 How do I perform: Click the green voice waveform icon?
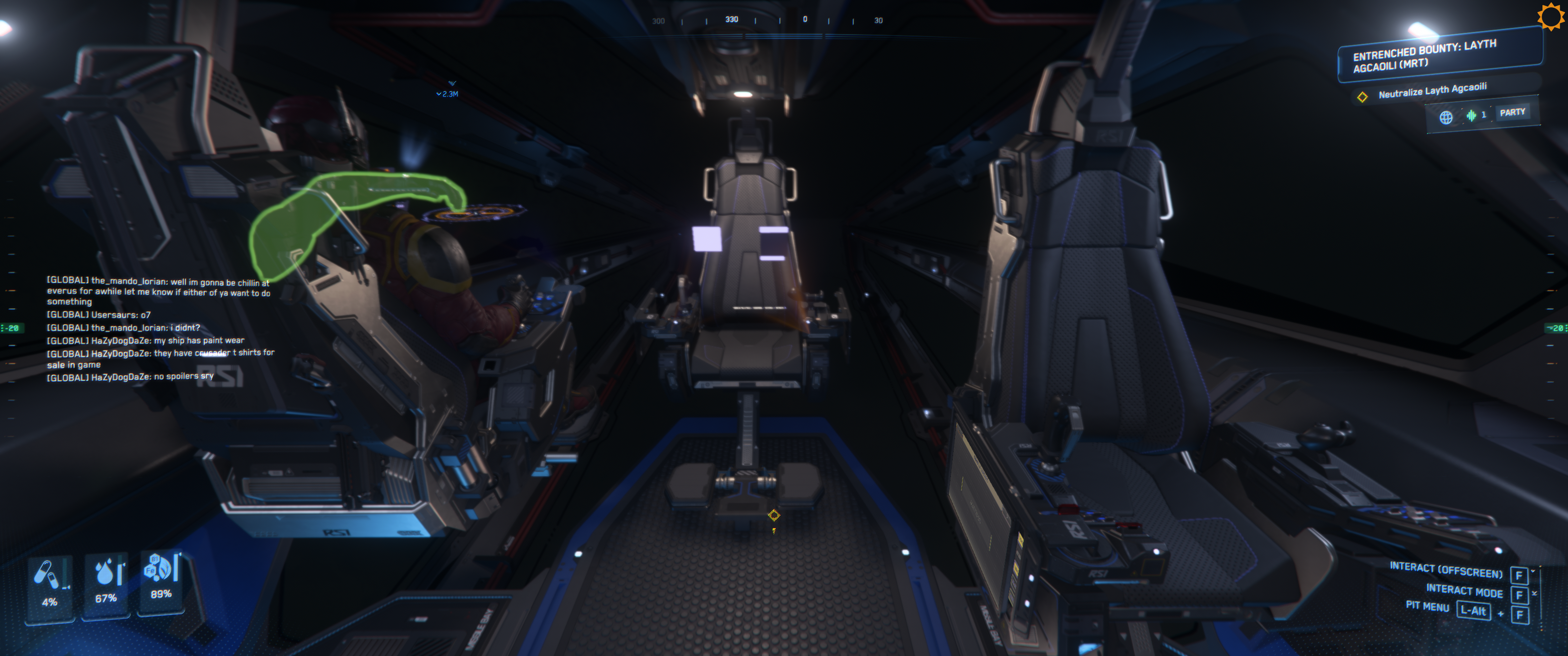pyautogui.click(x=1470, y=115)
